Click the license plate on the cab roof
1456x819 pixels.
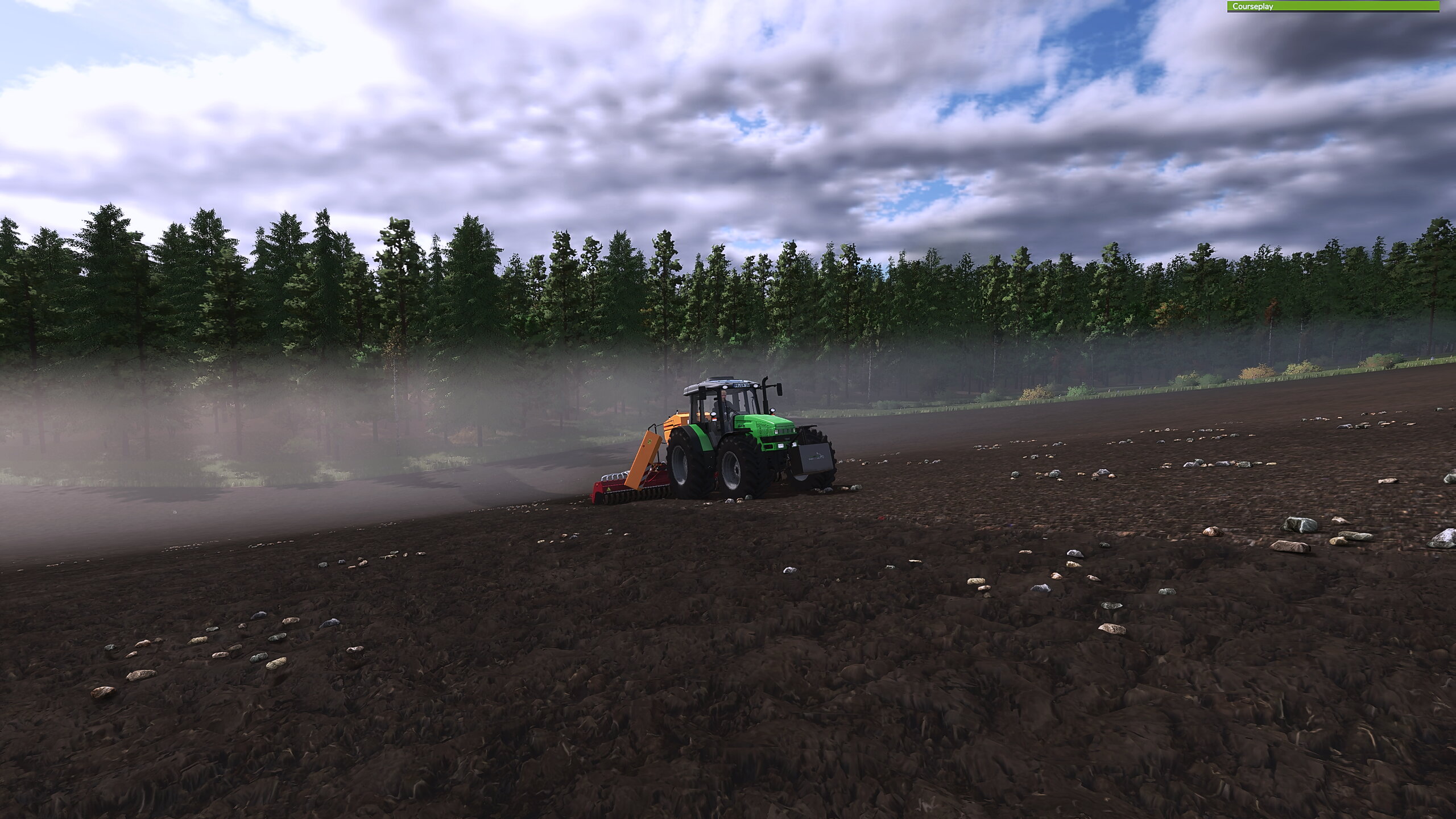click(742, 386)
